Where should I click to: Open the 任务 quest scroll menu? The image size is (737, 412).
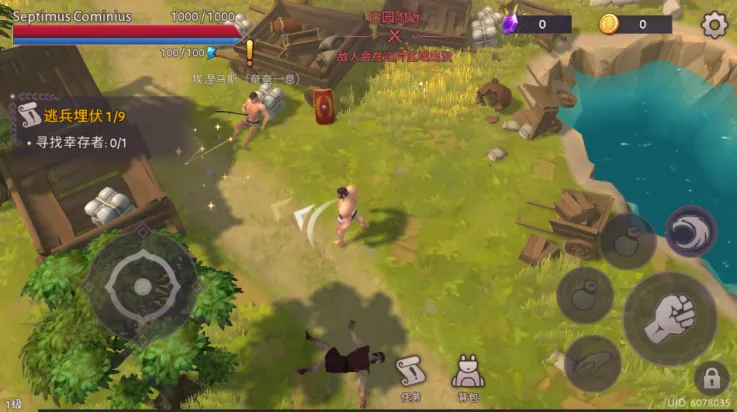tap(411, 375)
